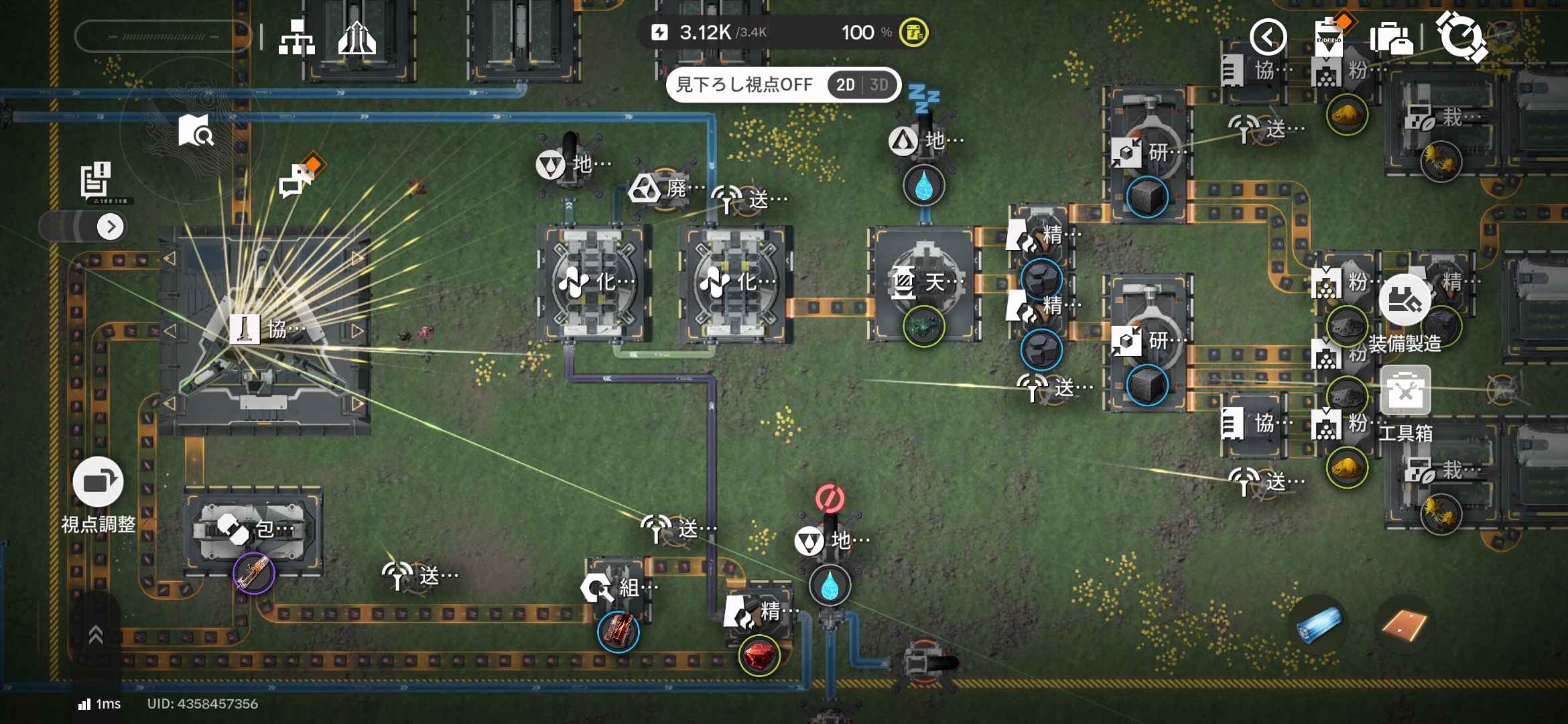
Task: Open 装備製造 equipment crafting
Action: pos(1404,300)
